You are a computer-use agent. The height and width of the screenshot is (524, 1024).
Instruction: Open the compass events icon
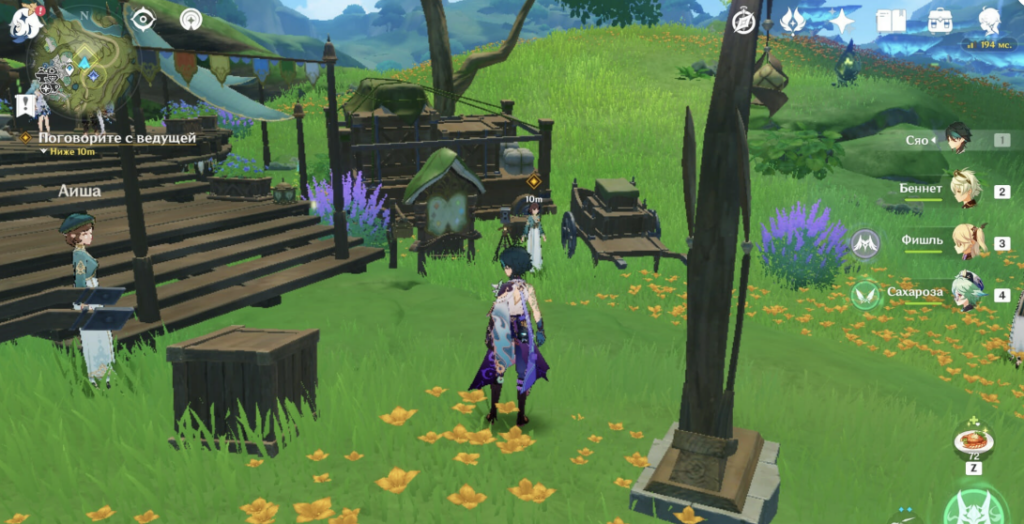pos(744,22)
